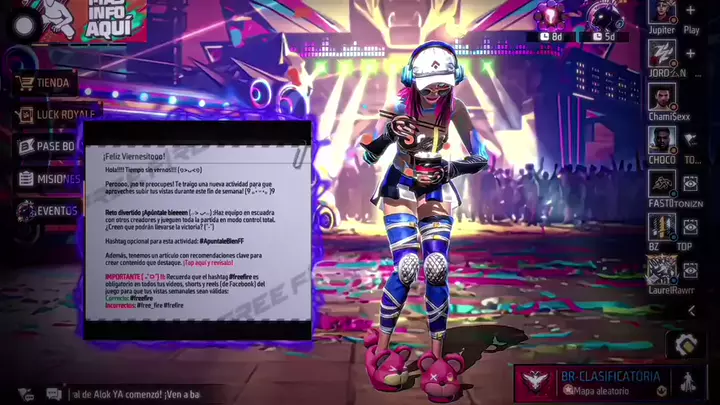The height and width of the screenshot is (405, 720).
Task: Select friend CHOCO in the list
Action: [x=661, y=141]
